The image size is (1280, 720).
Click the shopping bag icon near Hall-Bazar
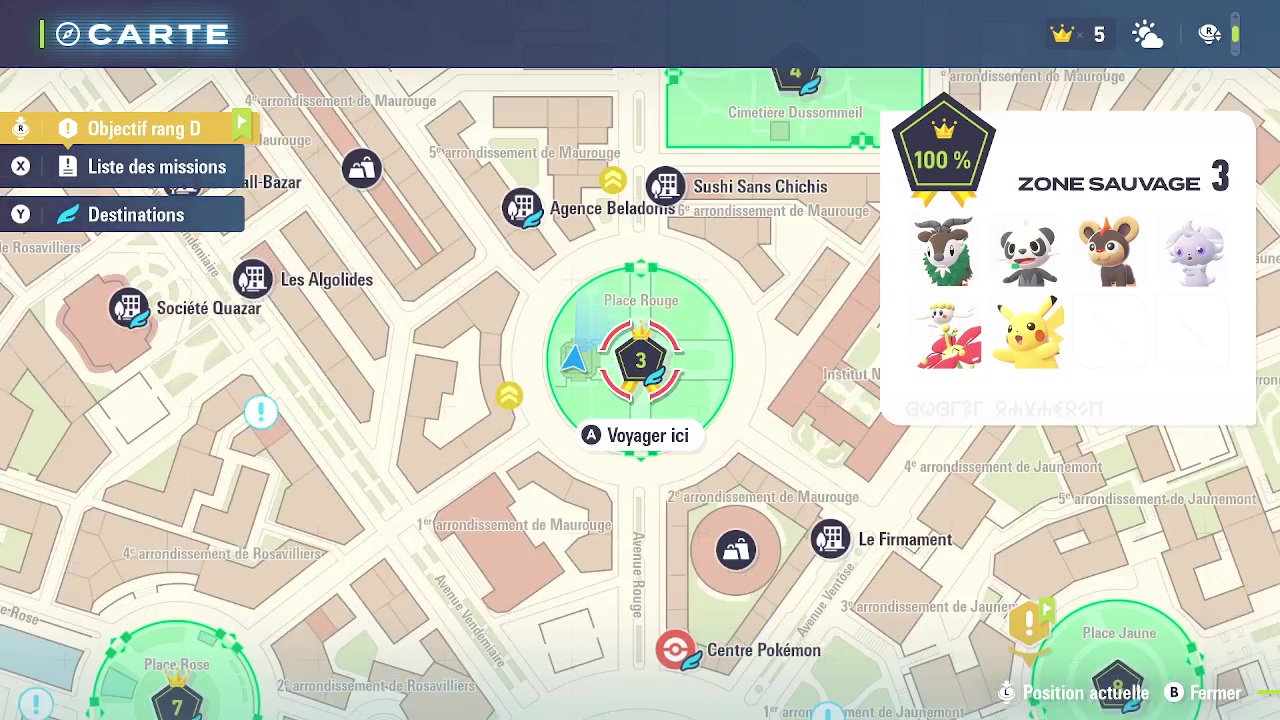click(361, 168)
